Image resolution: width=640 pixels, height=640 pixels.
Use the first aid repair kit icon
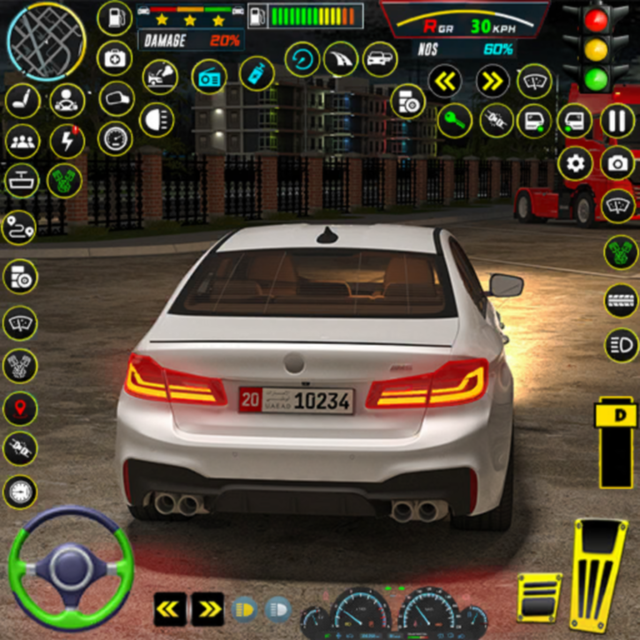[115, 59]
